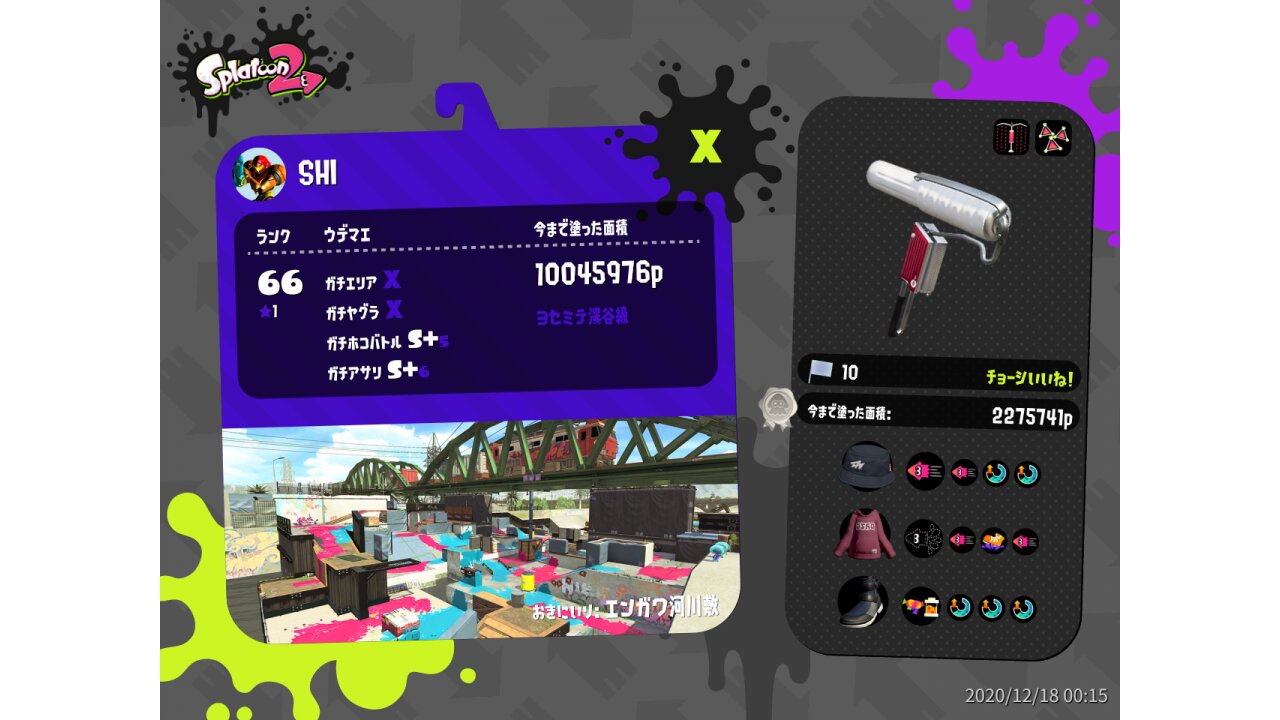Screen dimensions: 1280x720
Task: Tap the X rank splat badge
Action: pos(705,147)
